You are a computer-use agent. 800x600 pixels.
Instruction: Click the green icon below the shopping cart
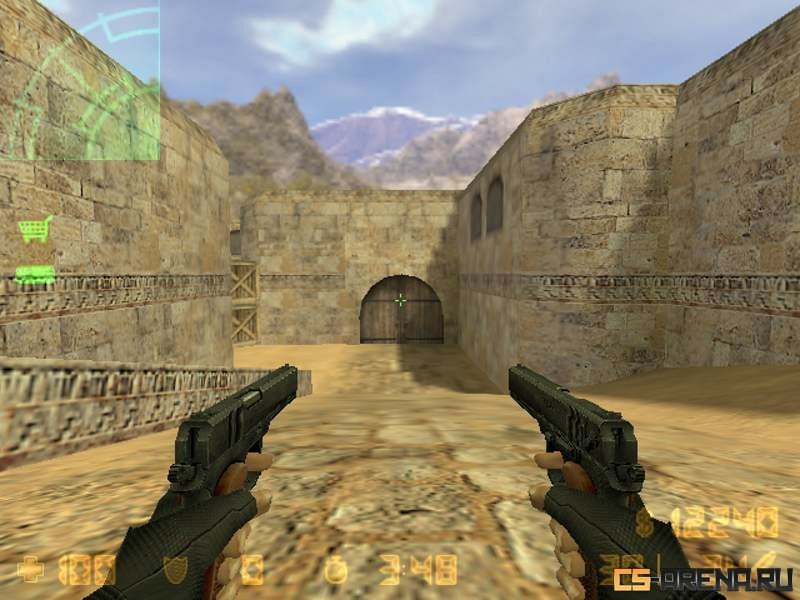[35, 274]
